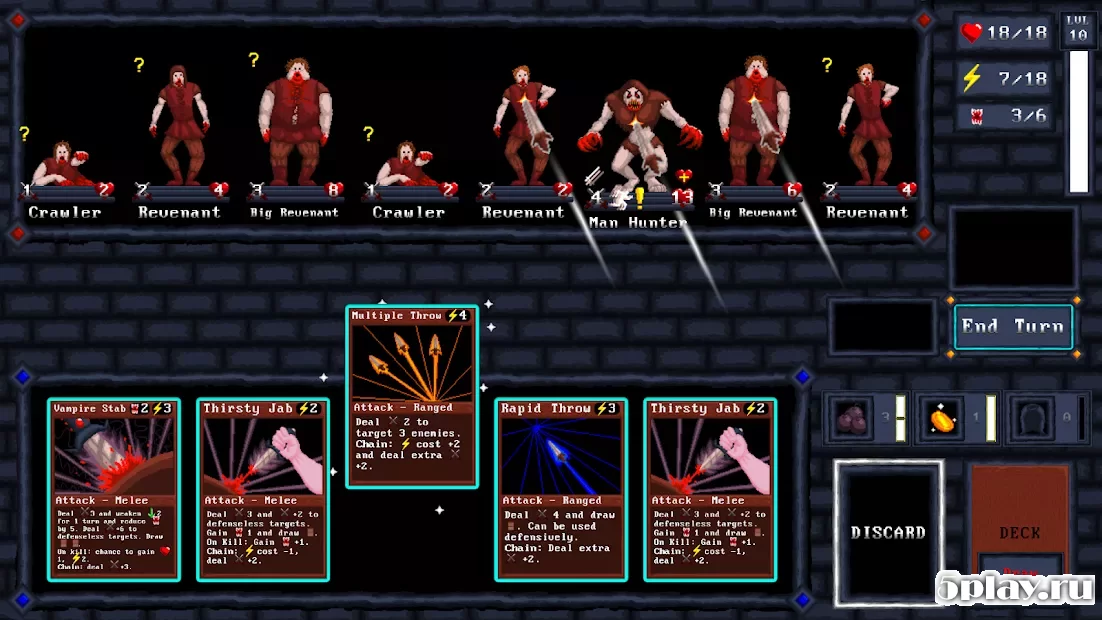View the Deck pile
Screen dimensions: 1102x620
1019,532
